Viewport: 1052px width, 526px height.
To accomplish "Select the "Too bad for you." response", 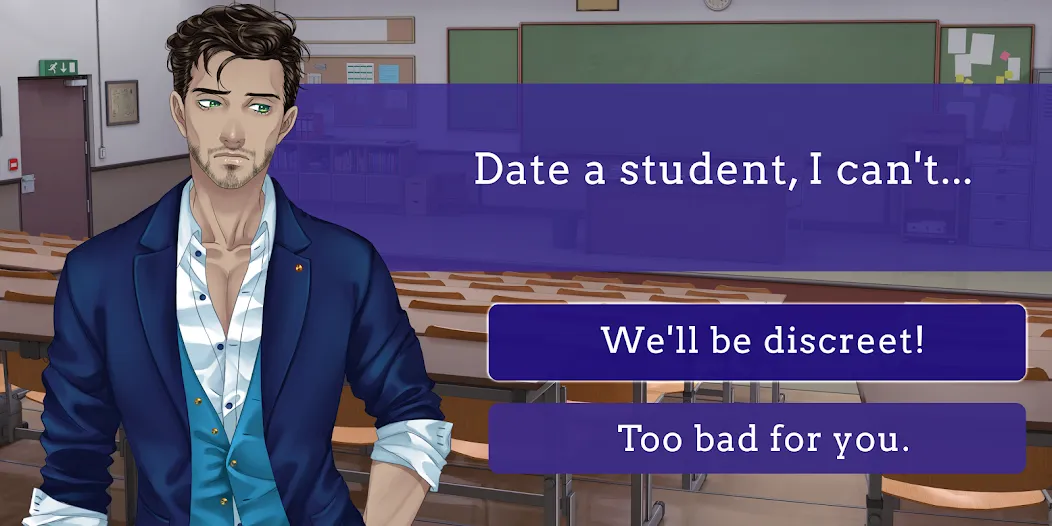I will coord(757,438).
